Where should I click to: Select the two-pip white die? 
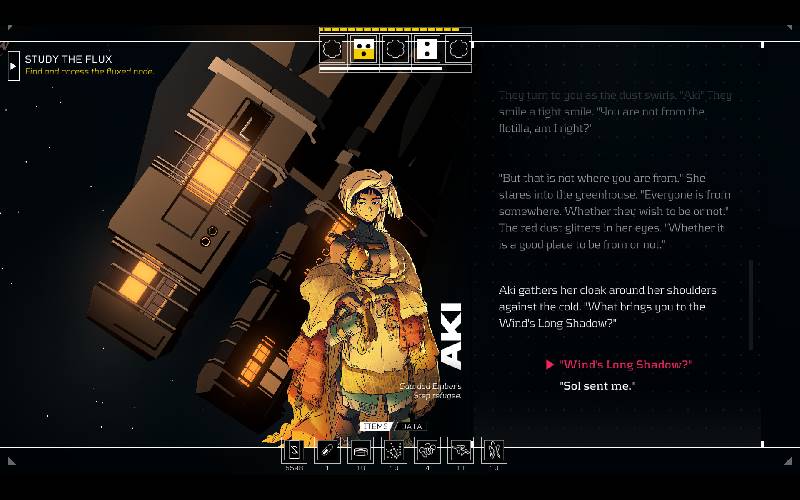[x=426, y=49]
